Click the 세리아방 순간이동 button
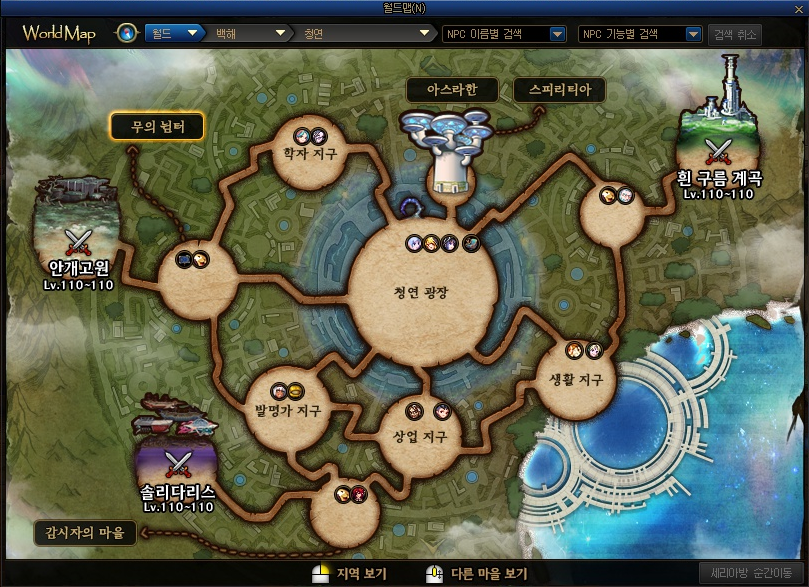Screen dimensions: 809x587 click(750, 574)
